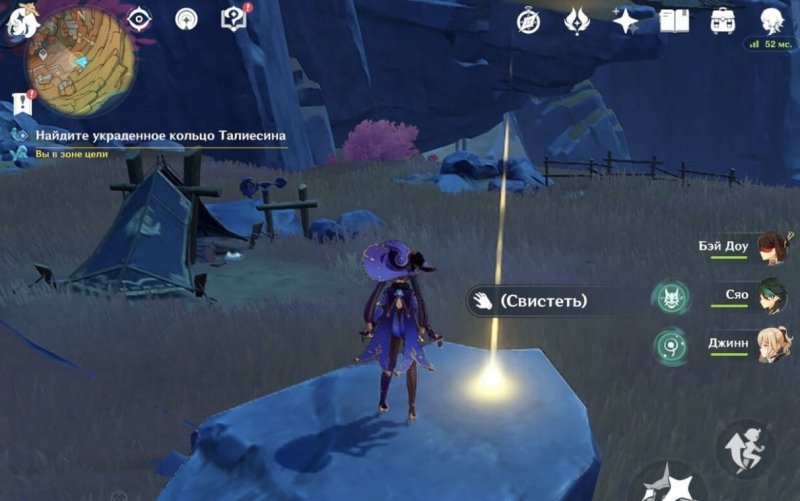
Task: Open the Adventurer Handbook compass icon
Action: pos(530,20)
